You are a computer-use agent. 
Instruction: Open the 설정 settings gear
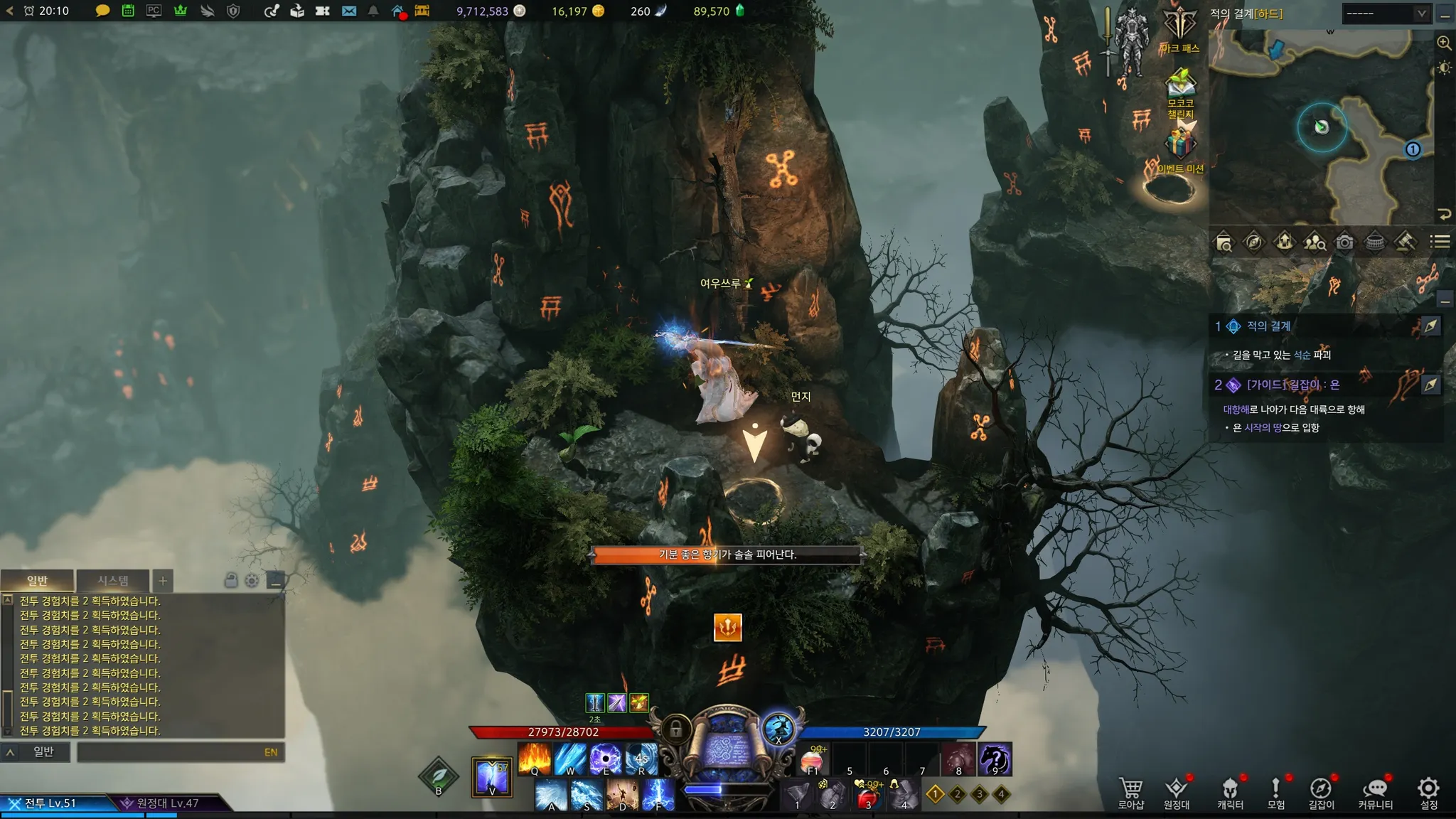click(1428, 792)
